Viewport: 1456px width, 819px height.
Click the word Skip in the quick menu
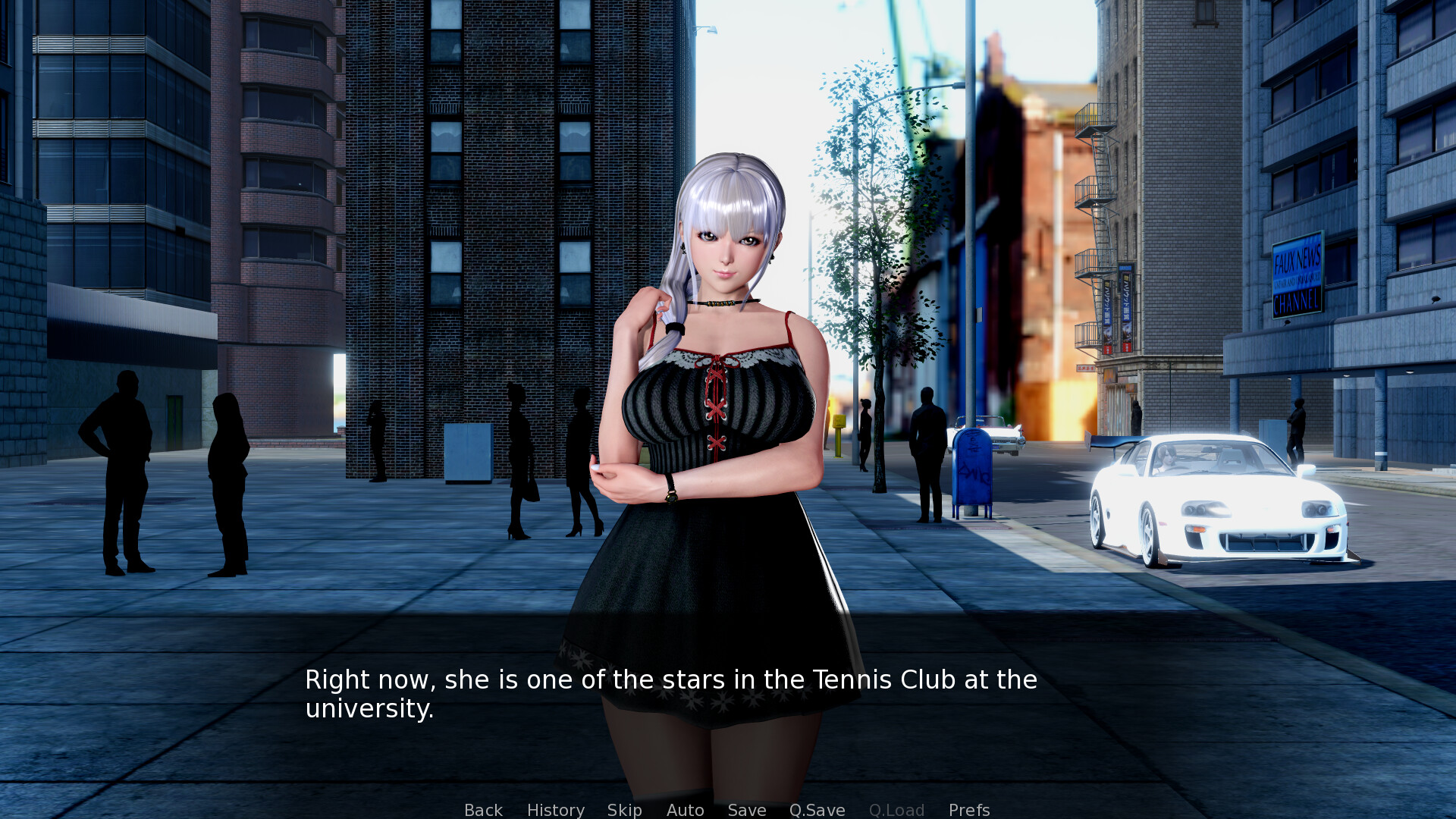623,810
